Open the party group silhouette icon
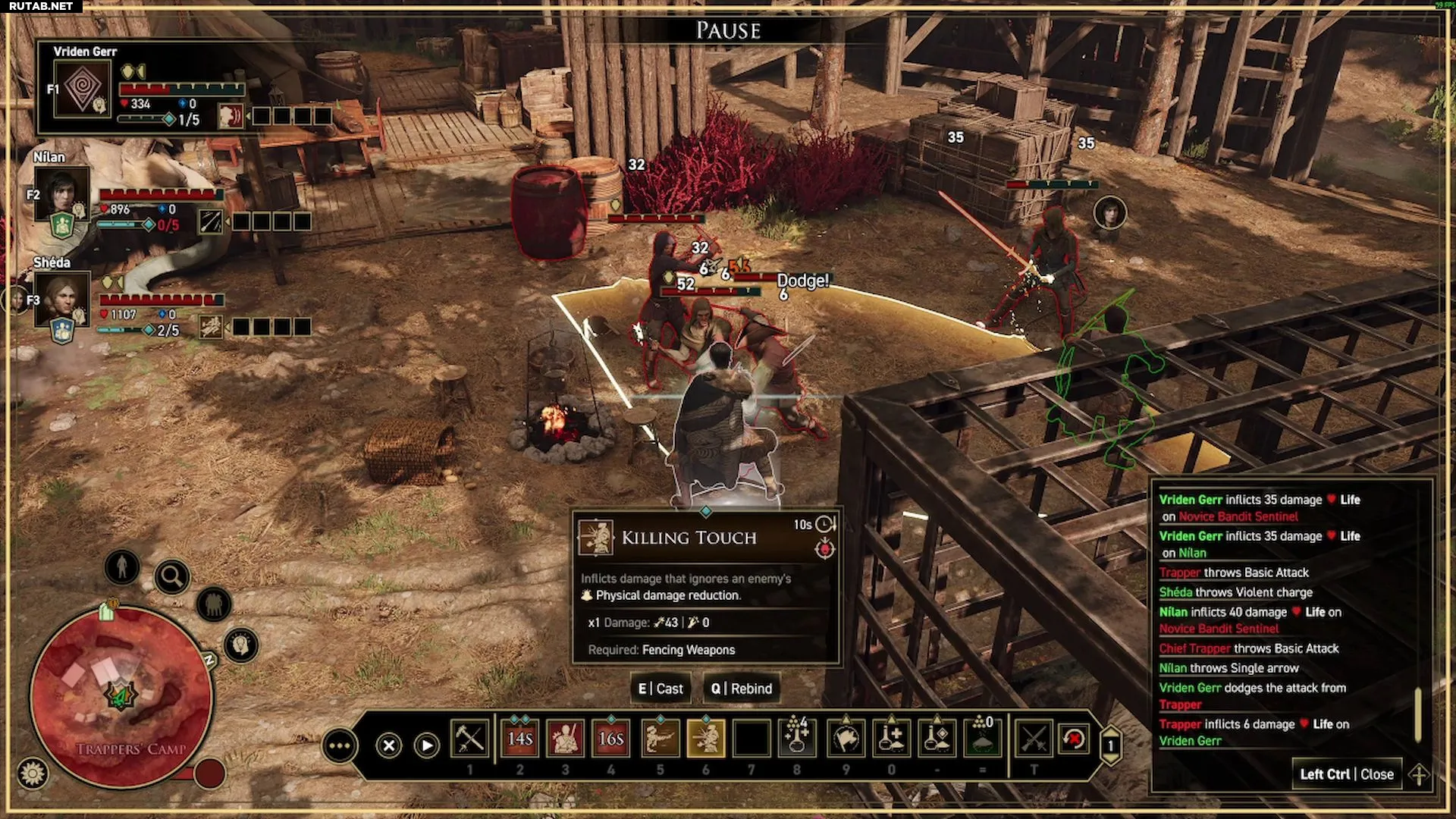The image size is (1456, 819). point(214,604)
